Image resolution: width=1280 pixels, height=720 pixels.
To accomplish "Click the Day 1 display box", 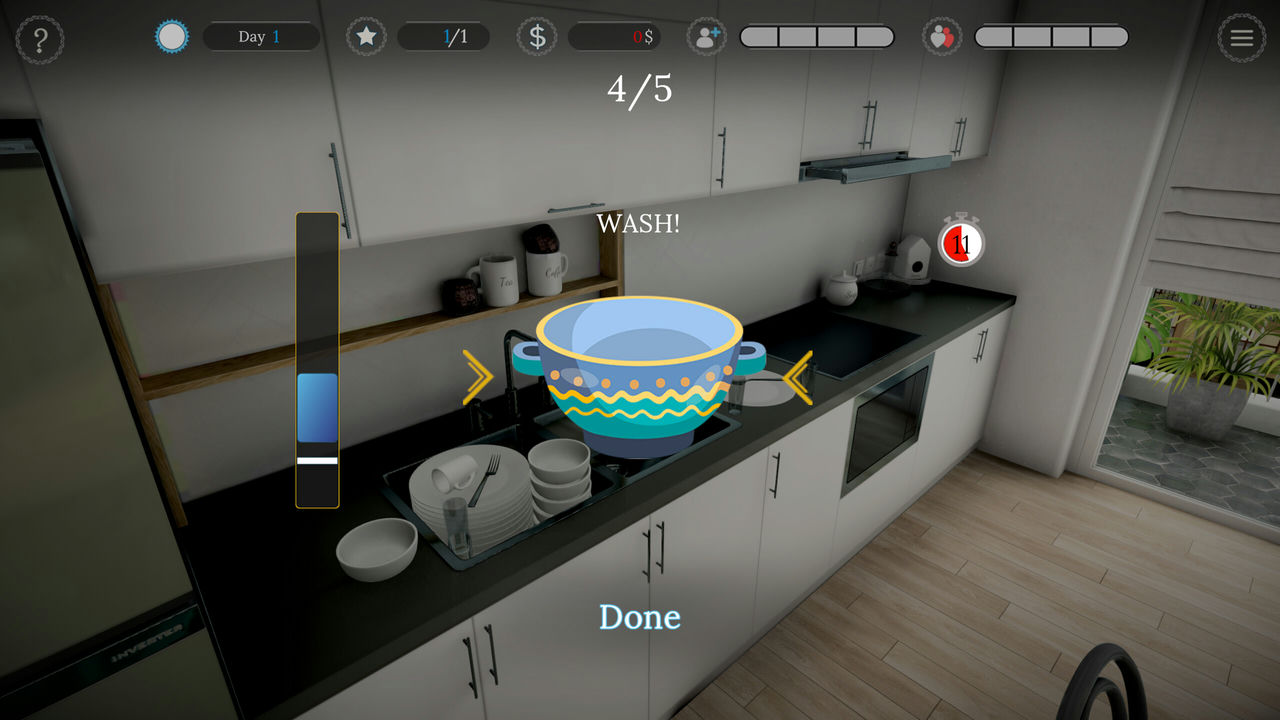I will coord(261,36).
